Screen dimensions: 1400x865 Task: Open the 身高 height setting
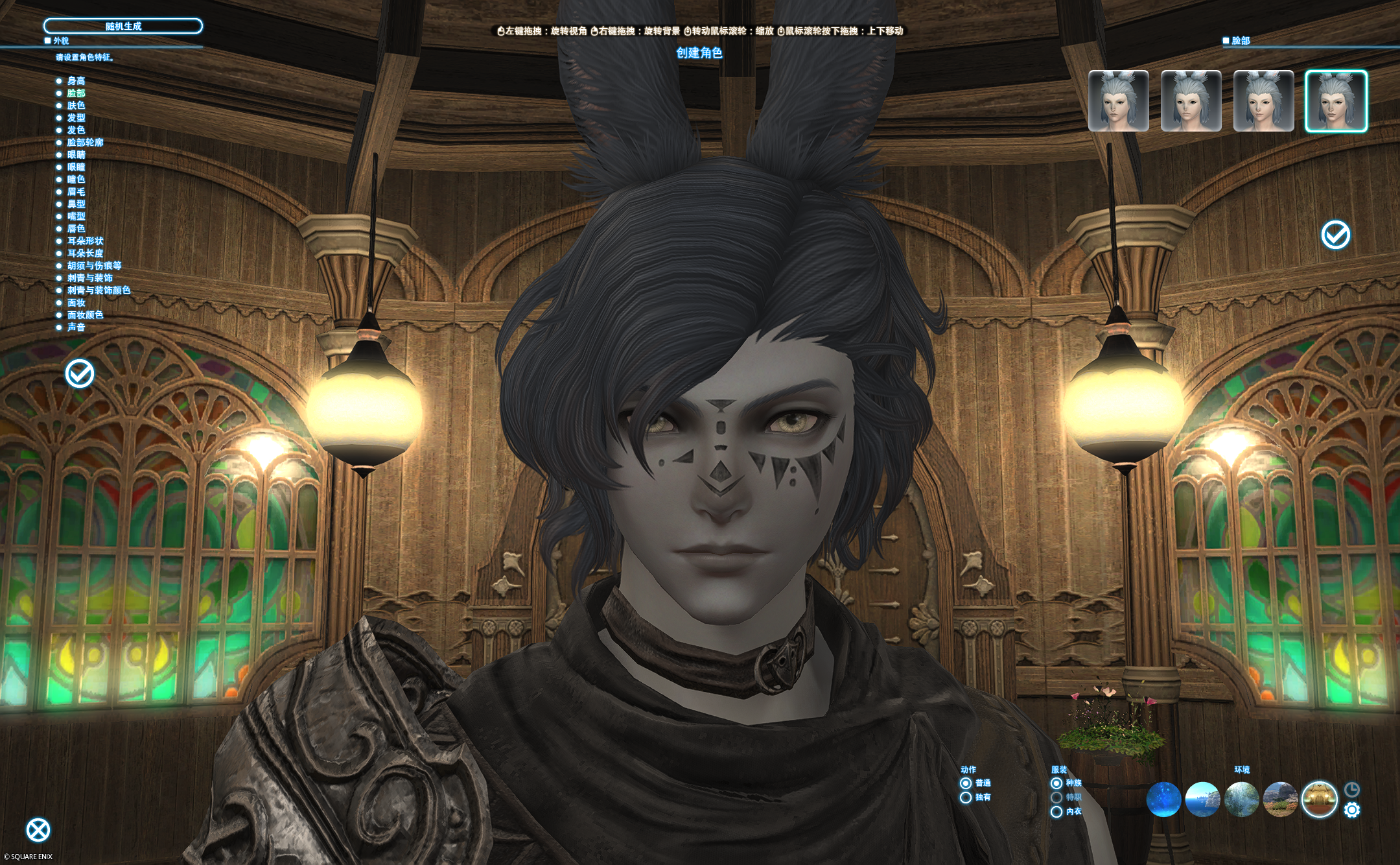(76, 81)
